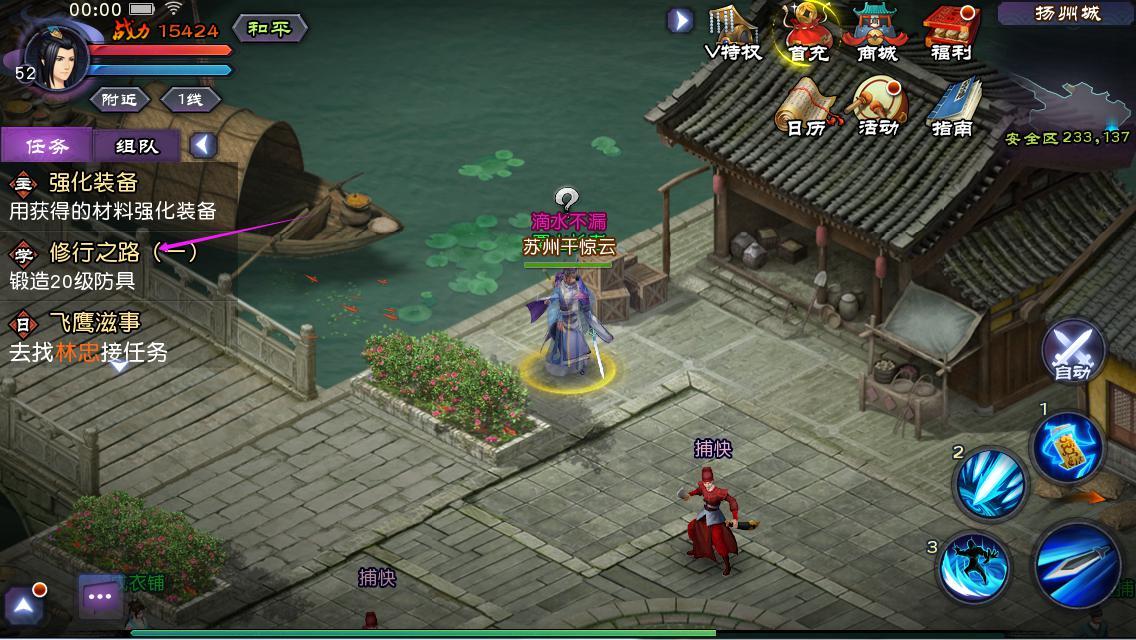This screenshot has height=640, width=1136.
Task: Open the 首充 first recharge offer
Action: (x=808, y=33)
